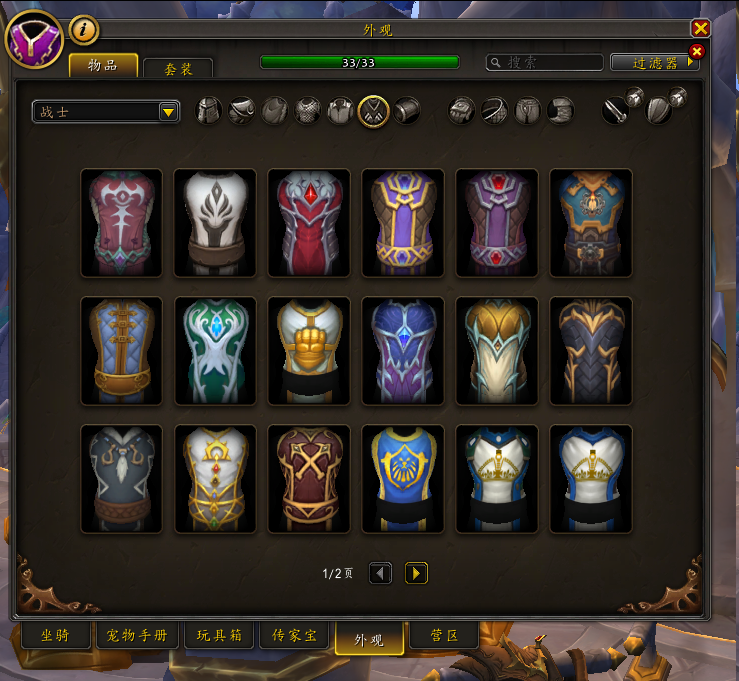739x681 pixels.
Task: Show the 传家宝 heirlooms tab
Action: [294, 636]
